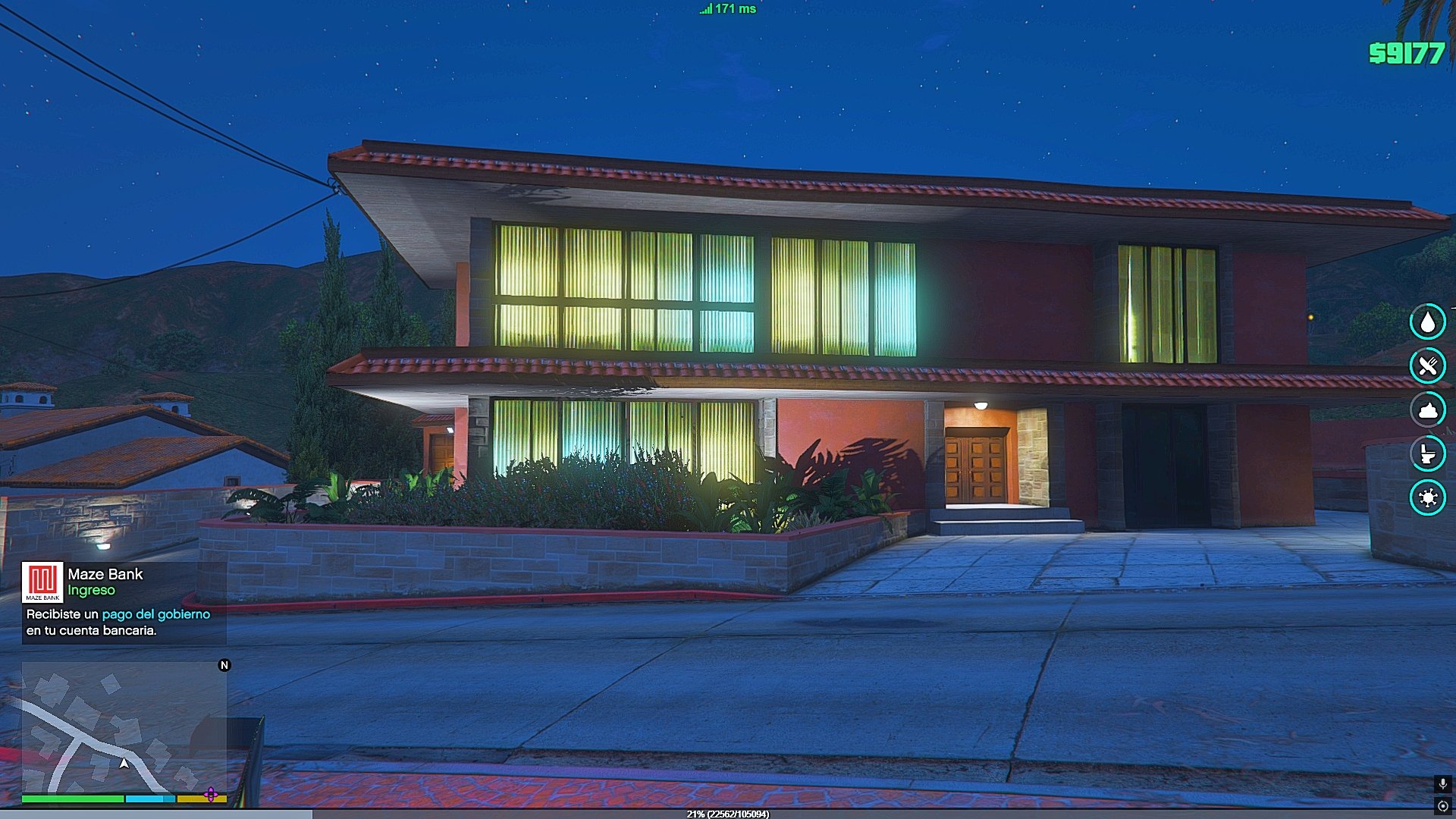This screenshot has width=1456, height=819.
Task: Click the circular sync arrows icon
Action: 1442,805
